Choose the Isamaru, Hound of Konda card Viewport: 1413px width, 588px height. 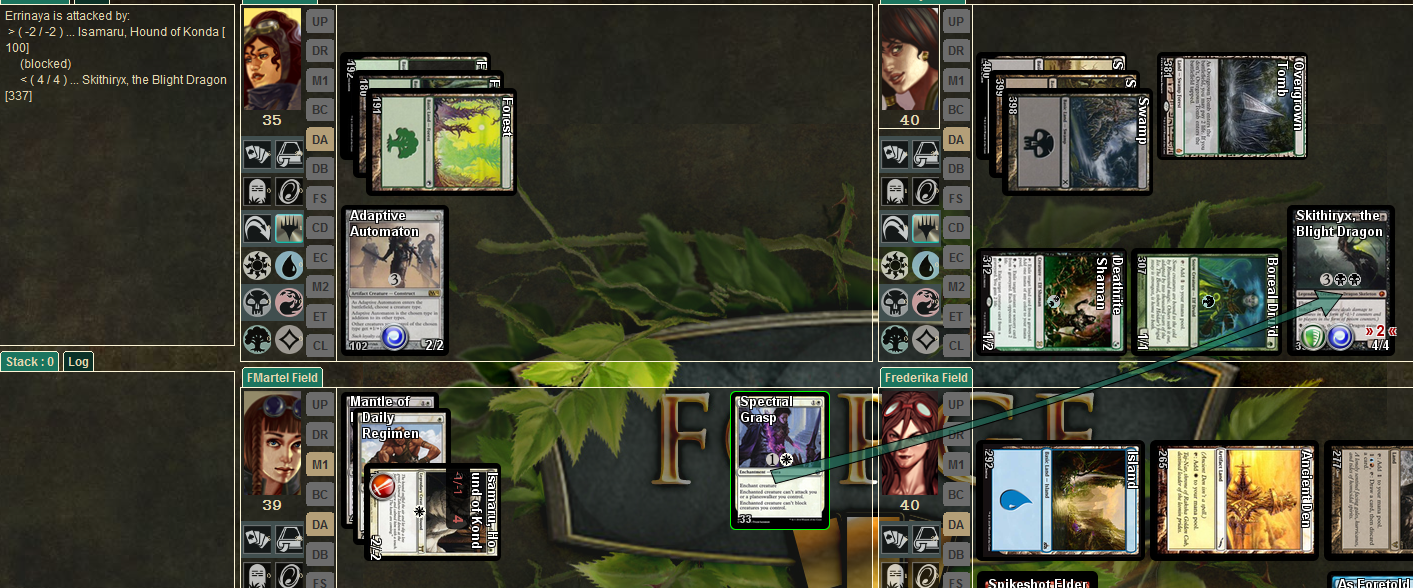coord(430,512)
